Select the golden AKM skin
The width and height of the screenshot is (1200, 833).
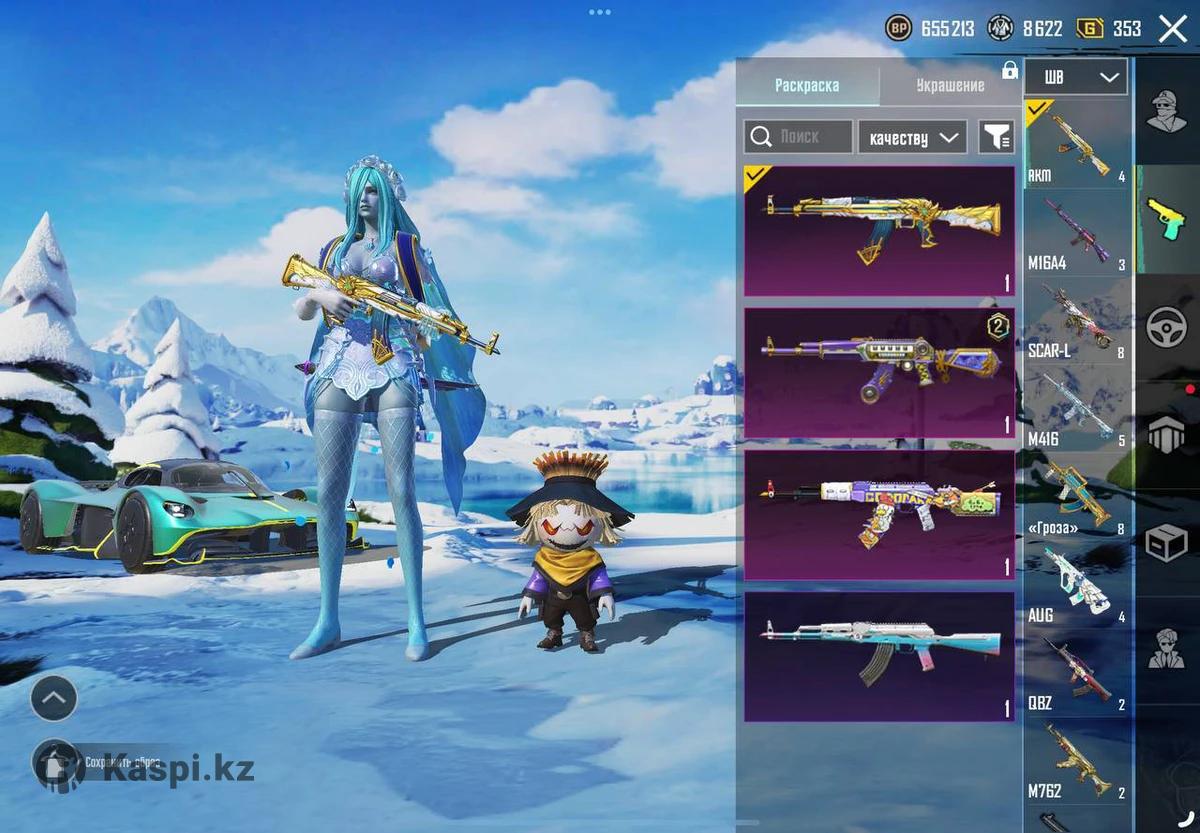pos(879,231)
